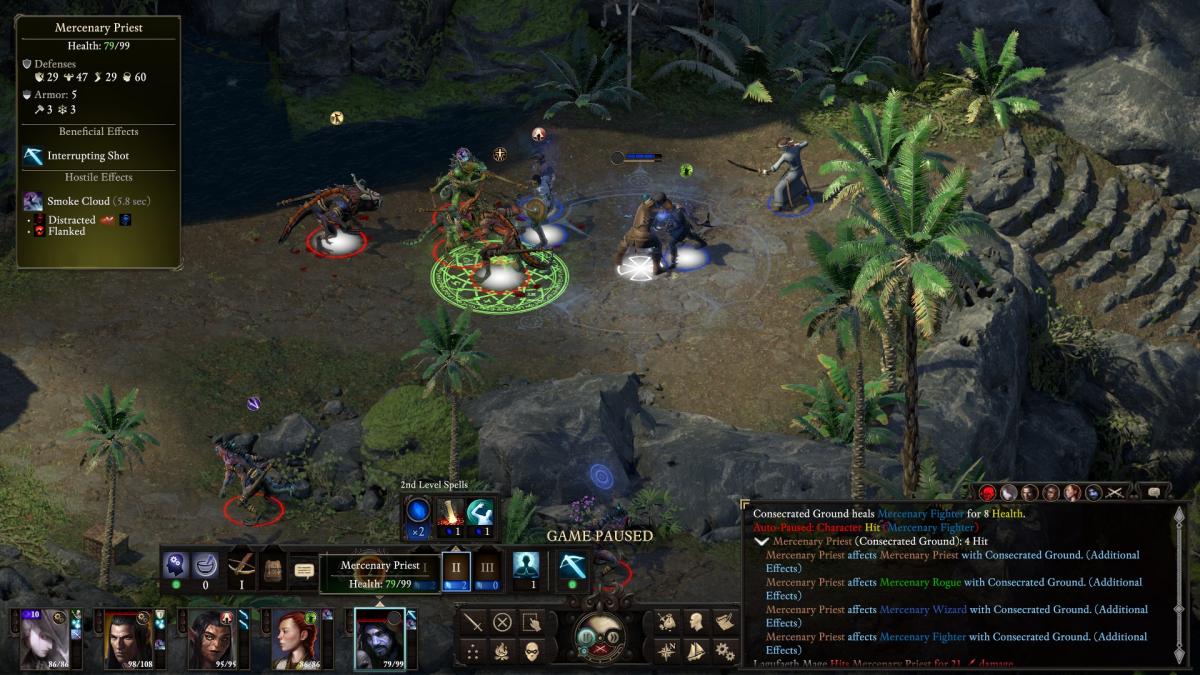Activate the Interrupting Shot crossbow ability
The height and width of the screenshot is (675, 1200).
573,566
